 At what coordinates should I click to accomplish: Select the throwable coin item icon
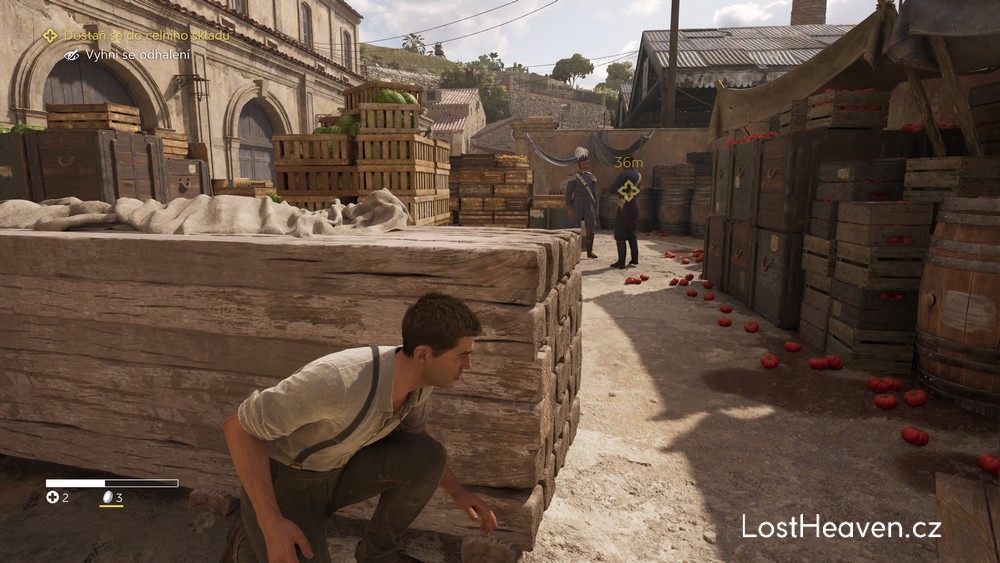pos(106,497)
